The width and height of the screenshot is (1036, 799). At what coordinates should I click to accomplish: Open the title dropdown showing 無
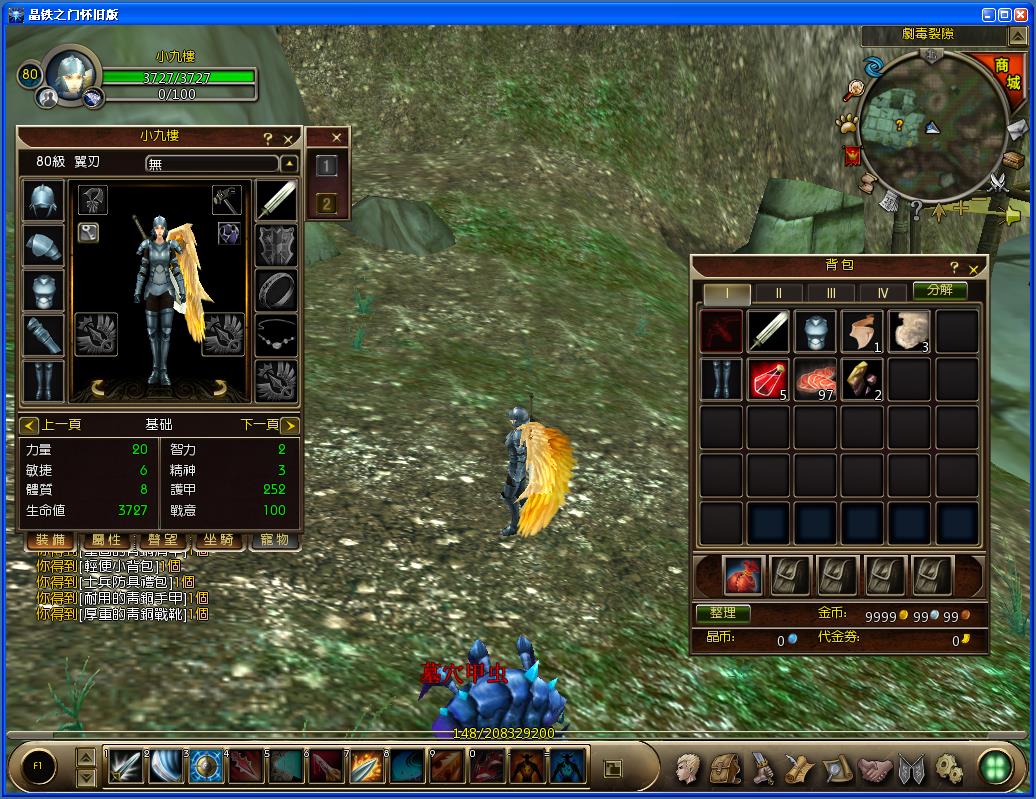point(288,163)
